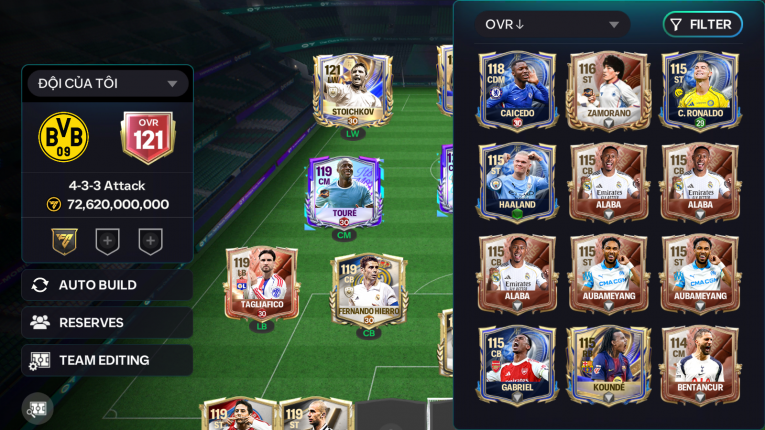
Task: Select the Gabriel player card
Action: 517,364
